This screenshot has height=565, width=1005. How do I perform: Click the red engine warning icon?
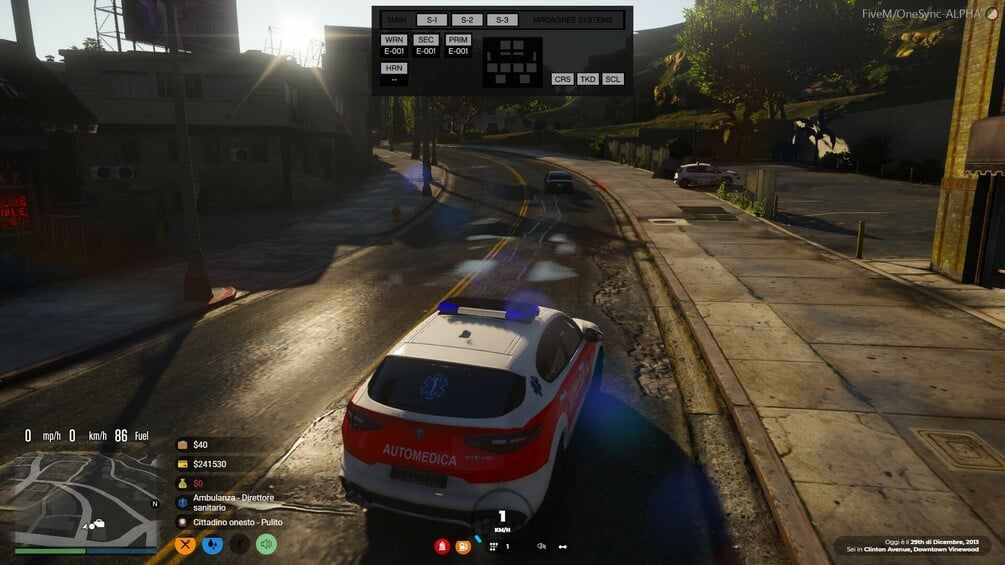(x=441, y=546)
